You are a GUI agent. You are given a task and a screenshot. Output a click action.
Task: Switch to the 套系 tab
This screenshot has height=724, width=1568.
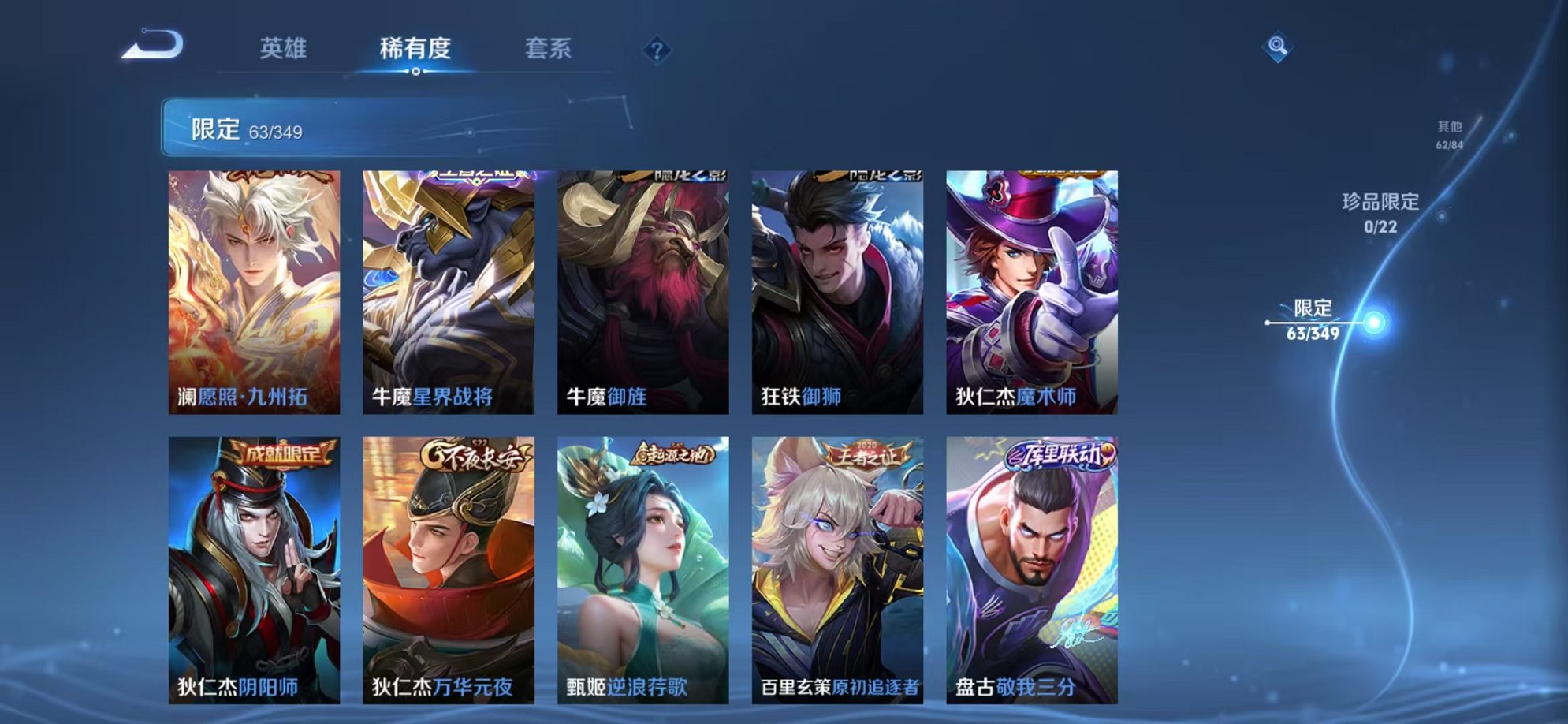[x=549, y=49]
